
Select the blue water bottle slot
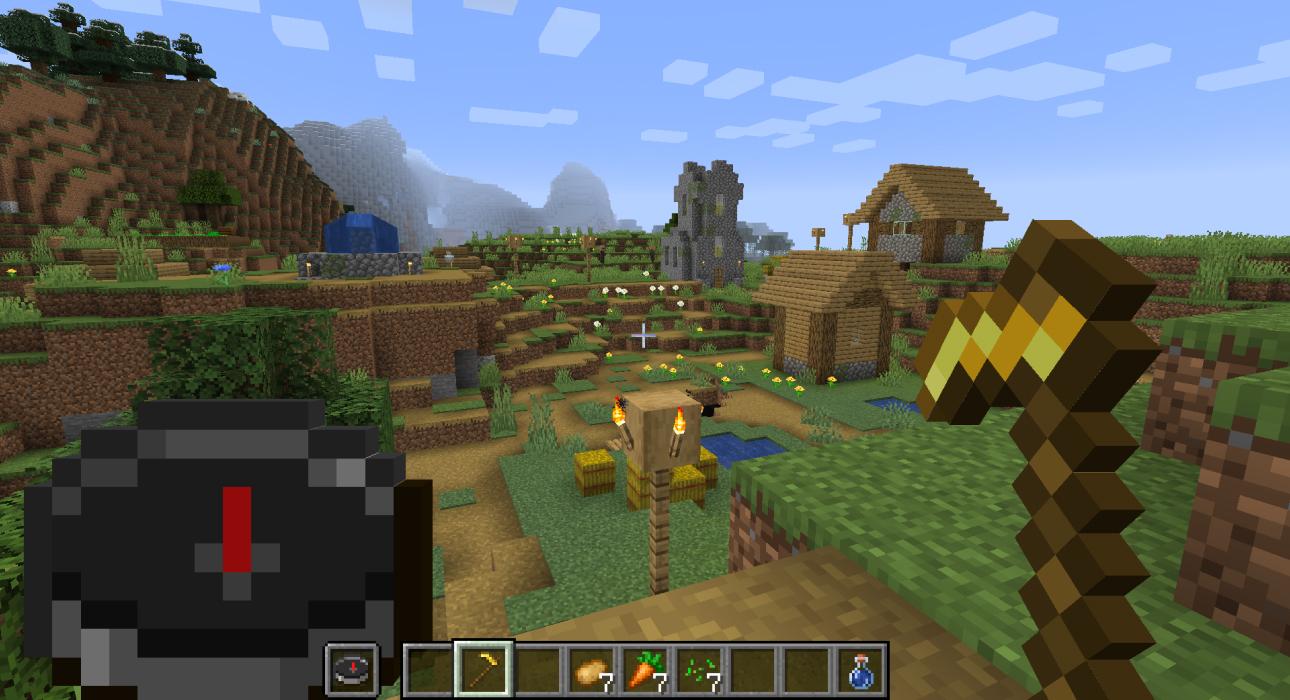pos(861,669)
